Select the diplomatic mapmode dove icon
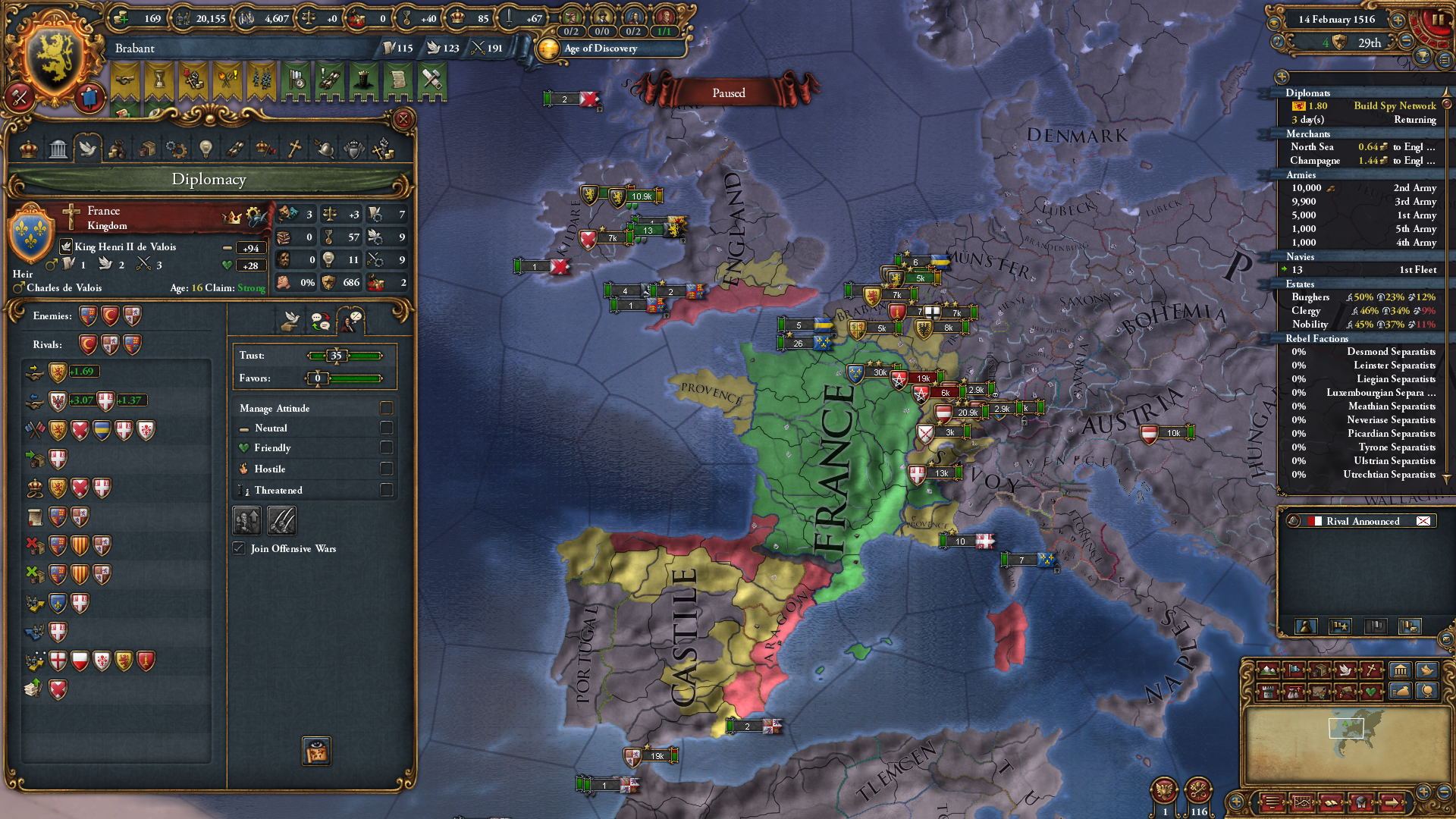1456x819 pixels. click(1346, 671)
